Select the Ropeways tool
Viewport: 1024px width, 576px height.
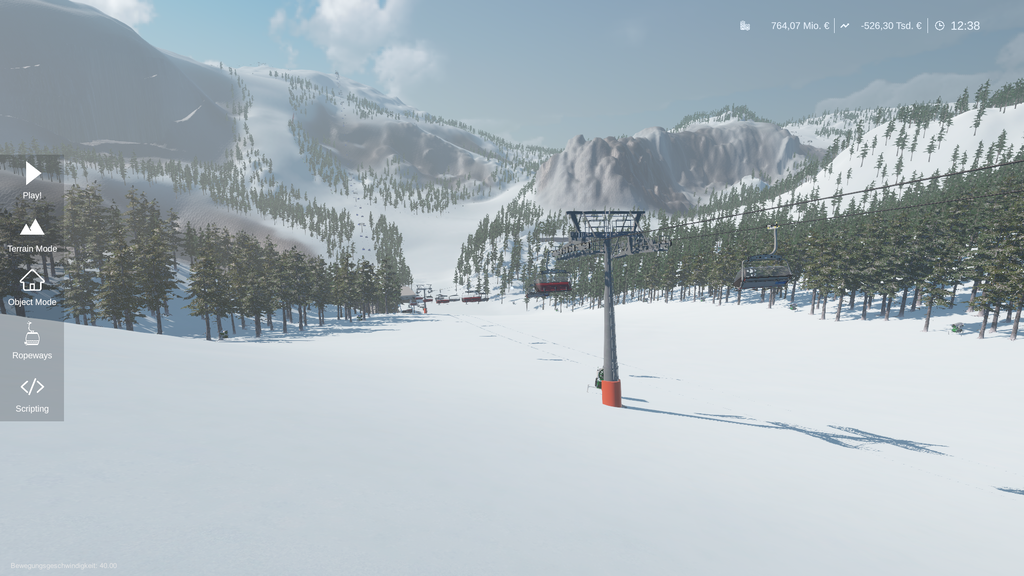point(32,340)
